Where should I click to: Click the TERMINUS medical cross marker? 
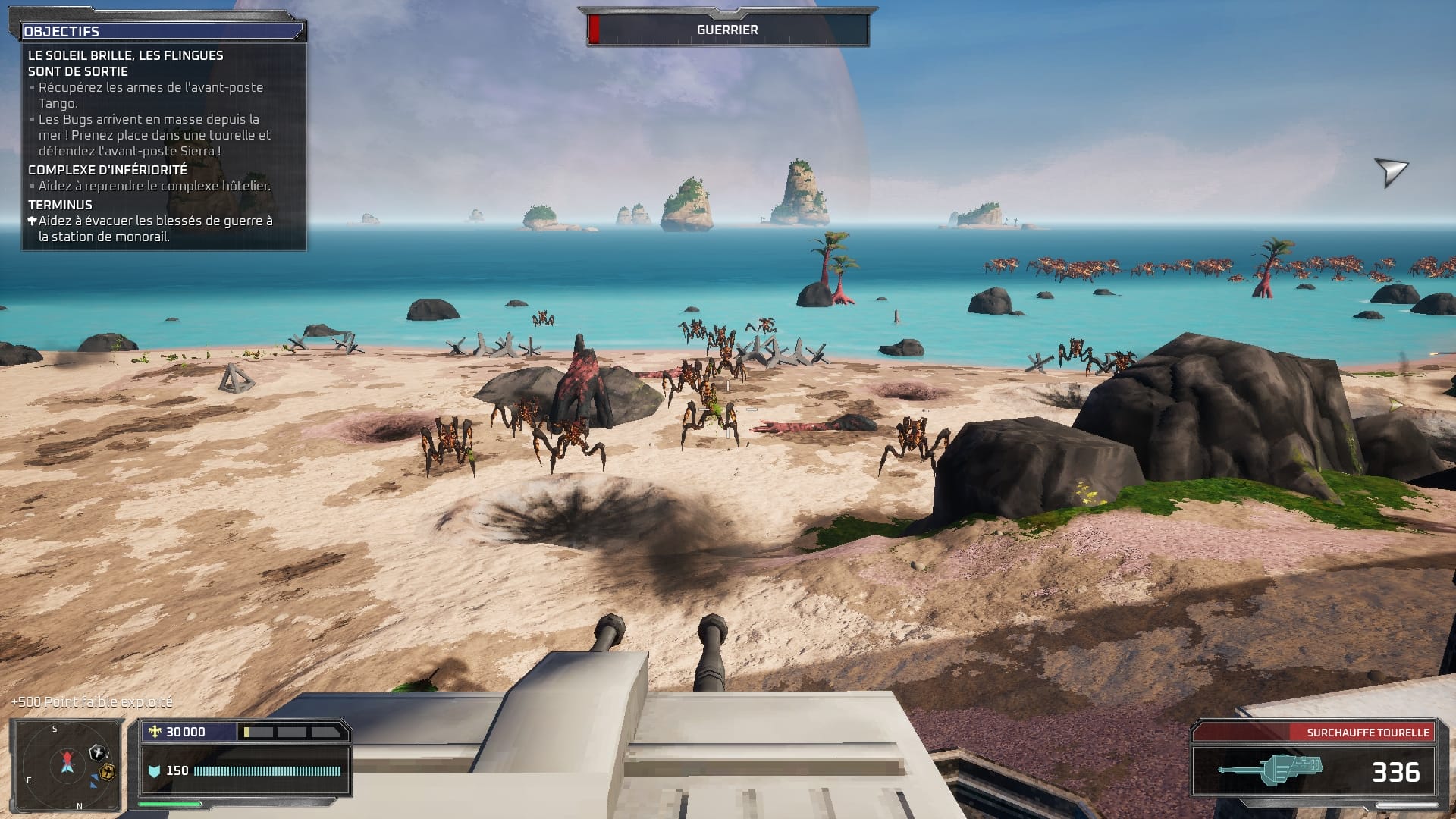click(32, 219)
